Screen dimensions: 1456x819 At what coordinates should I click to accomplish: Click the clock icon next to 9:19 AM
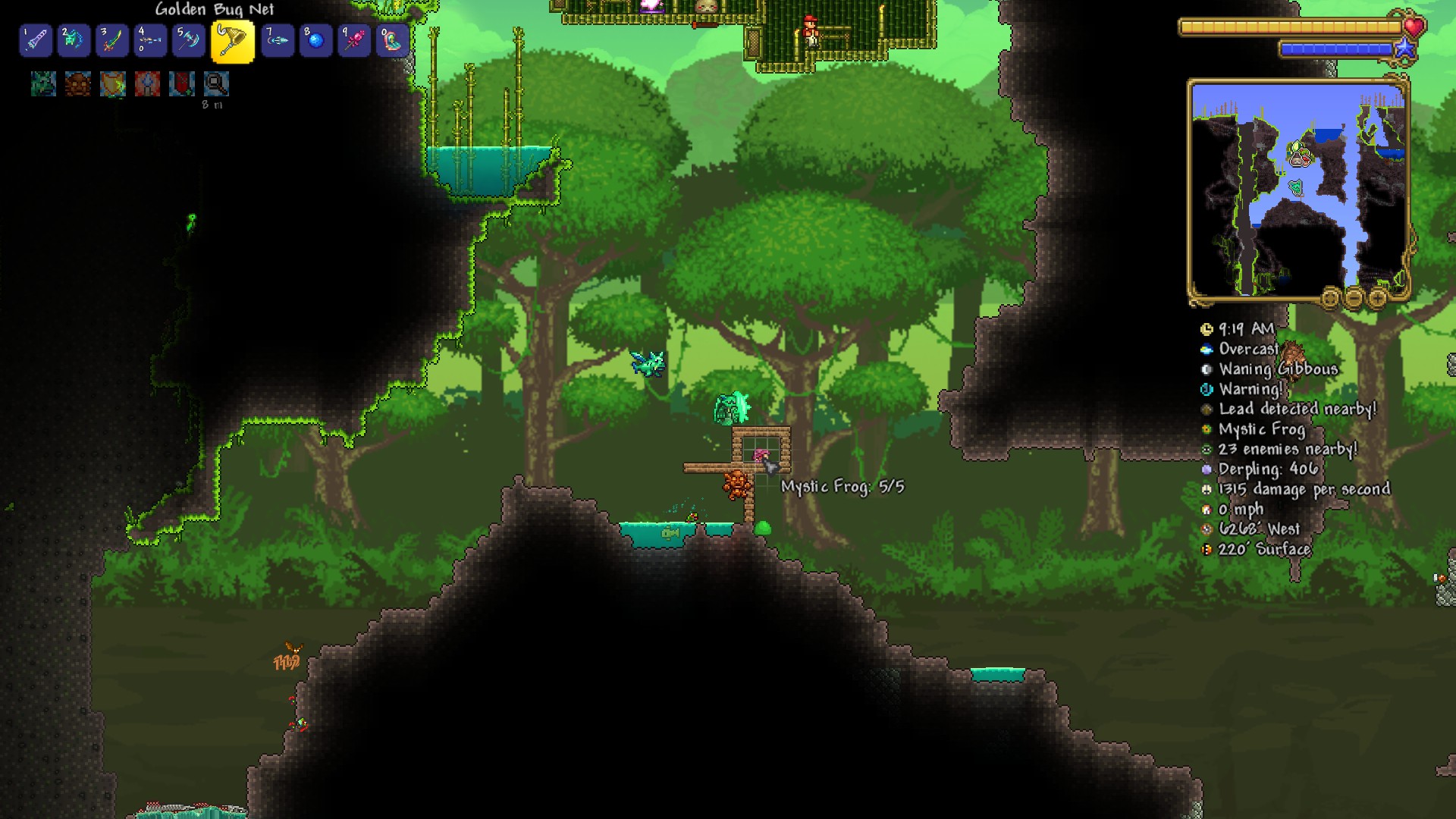[1207, 328]
